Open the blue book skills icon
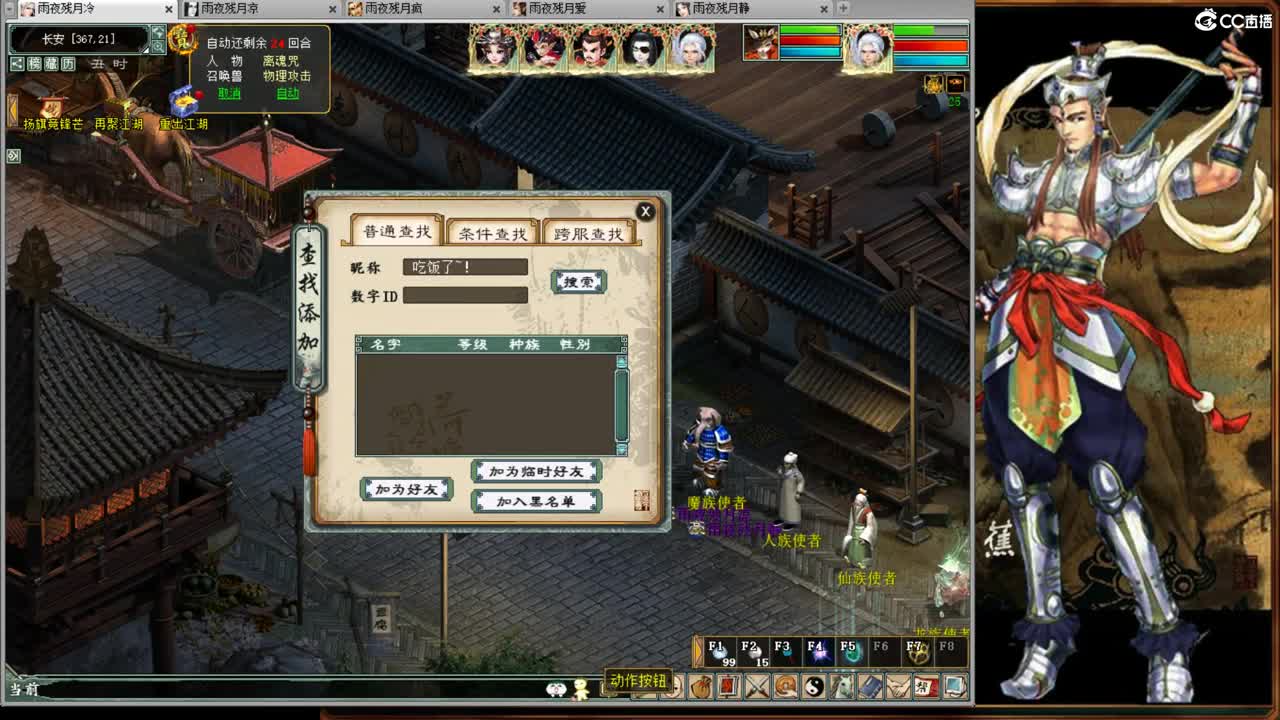The width and height of the screenshot is (1280, 720). [x=869, y=686]
